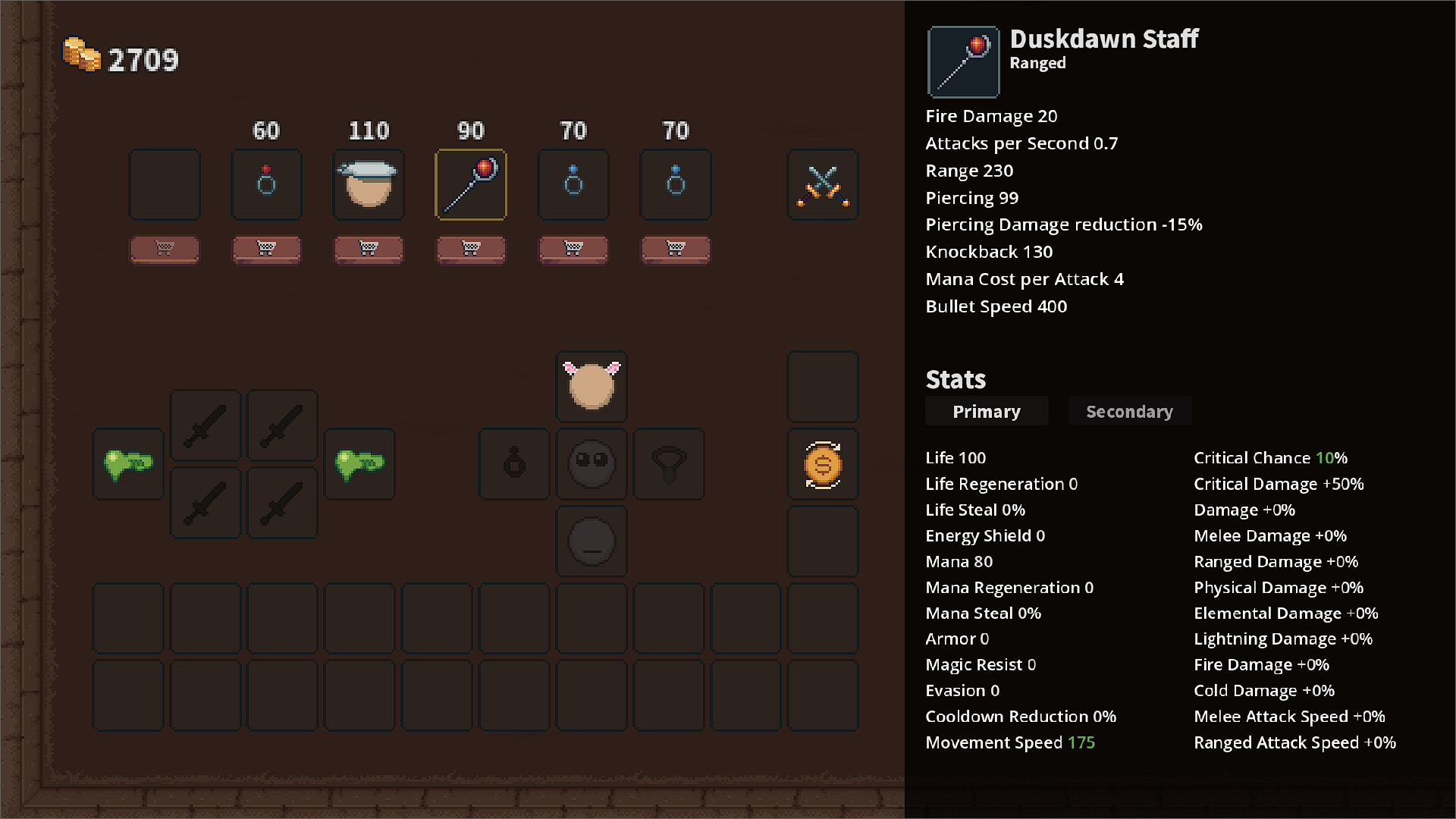Open the Primary stats tab
Screen dimensions: 1456x819
pyautogui.click(x=987, y=411)
